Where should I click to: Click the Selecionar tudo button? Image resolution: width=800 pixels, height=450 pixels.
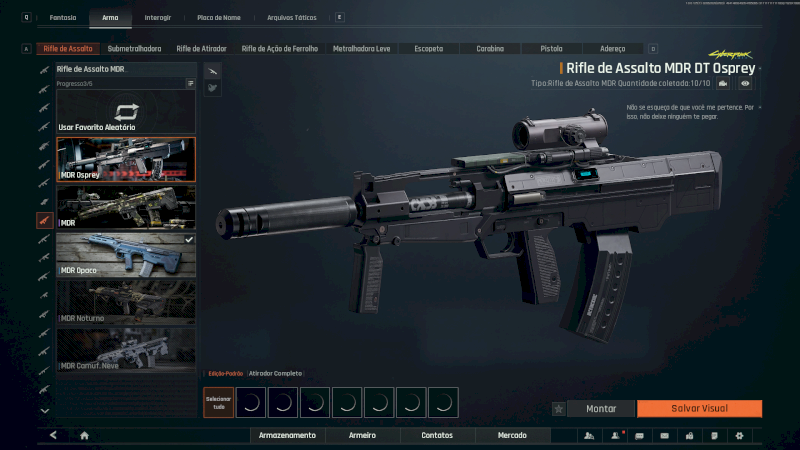218,402
